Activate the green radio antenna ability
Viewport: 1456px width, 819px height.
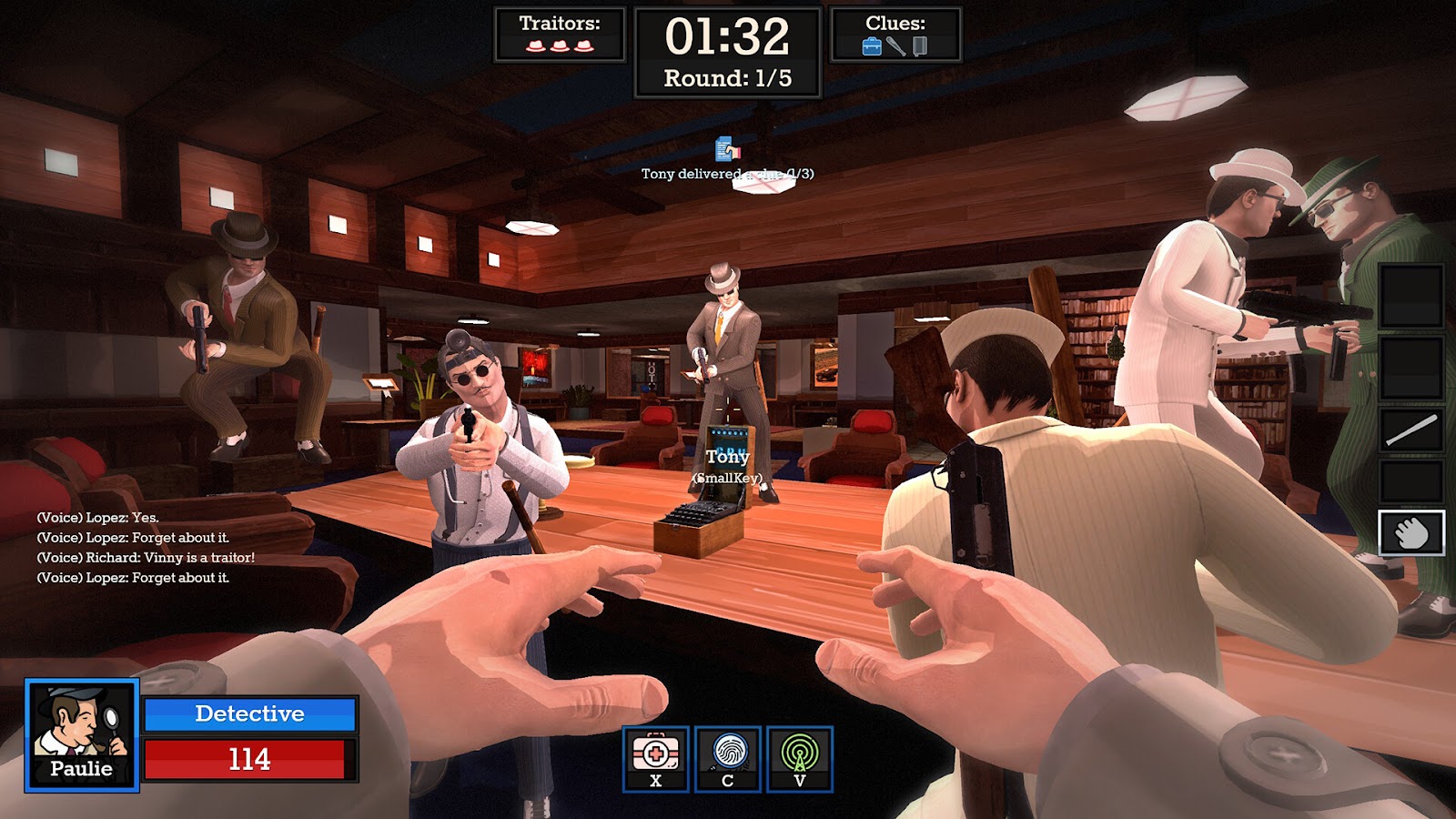click(x=800, y=758)
